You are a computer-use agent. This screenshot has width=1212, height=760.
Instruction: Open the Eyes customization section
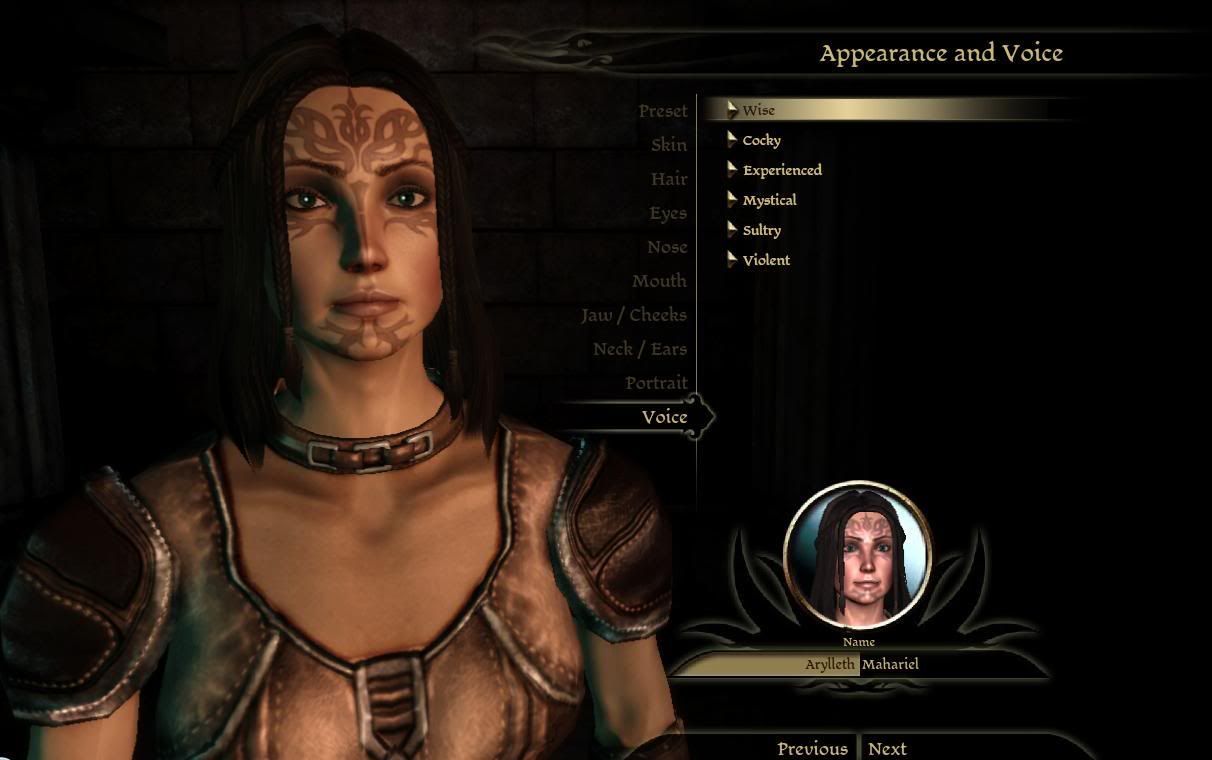point(667,213)
